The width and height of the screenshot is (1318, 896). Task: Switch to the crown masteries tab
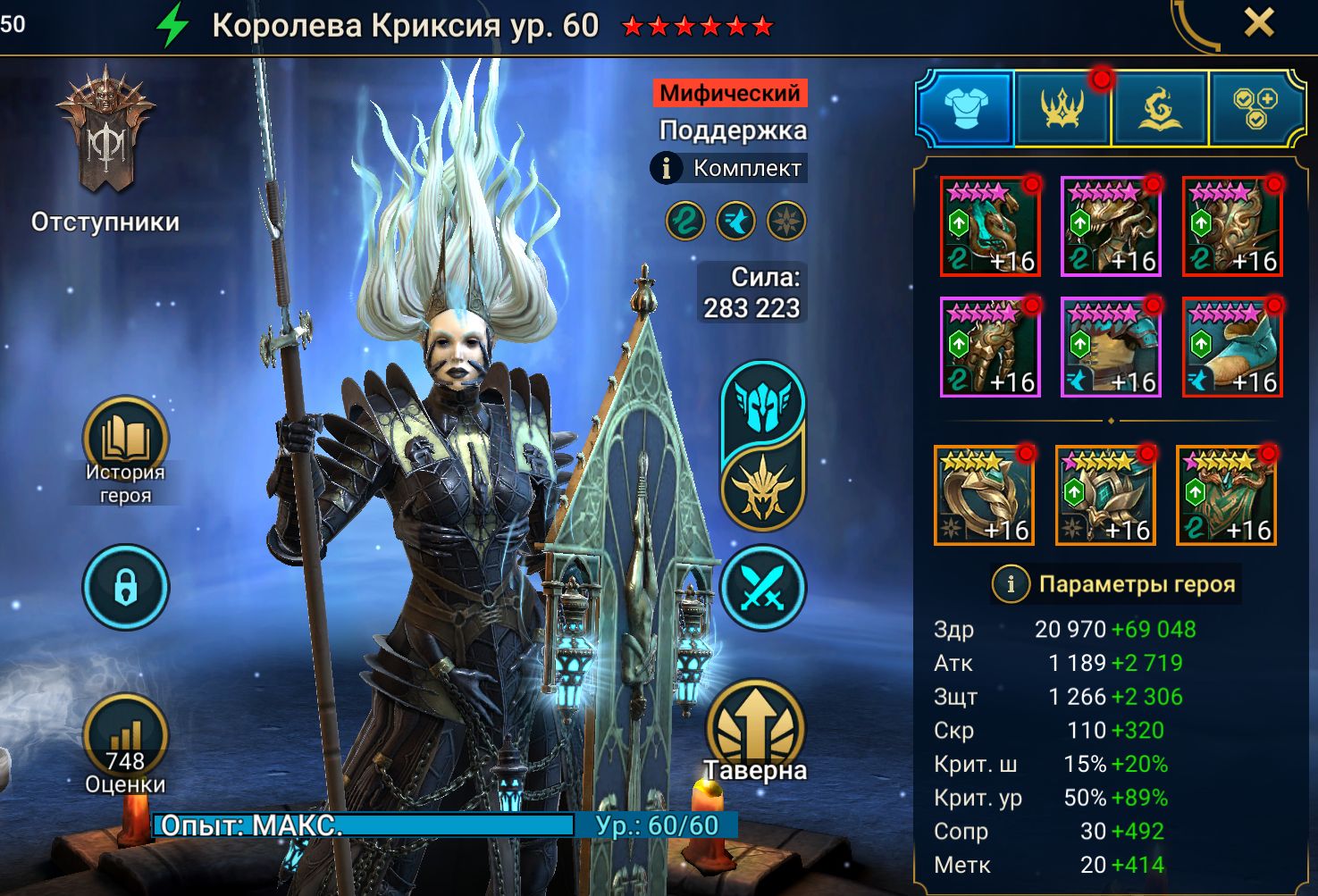pyautogui.click(x=1062, y=109)
